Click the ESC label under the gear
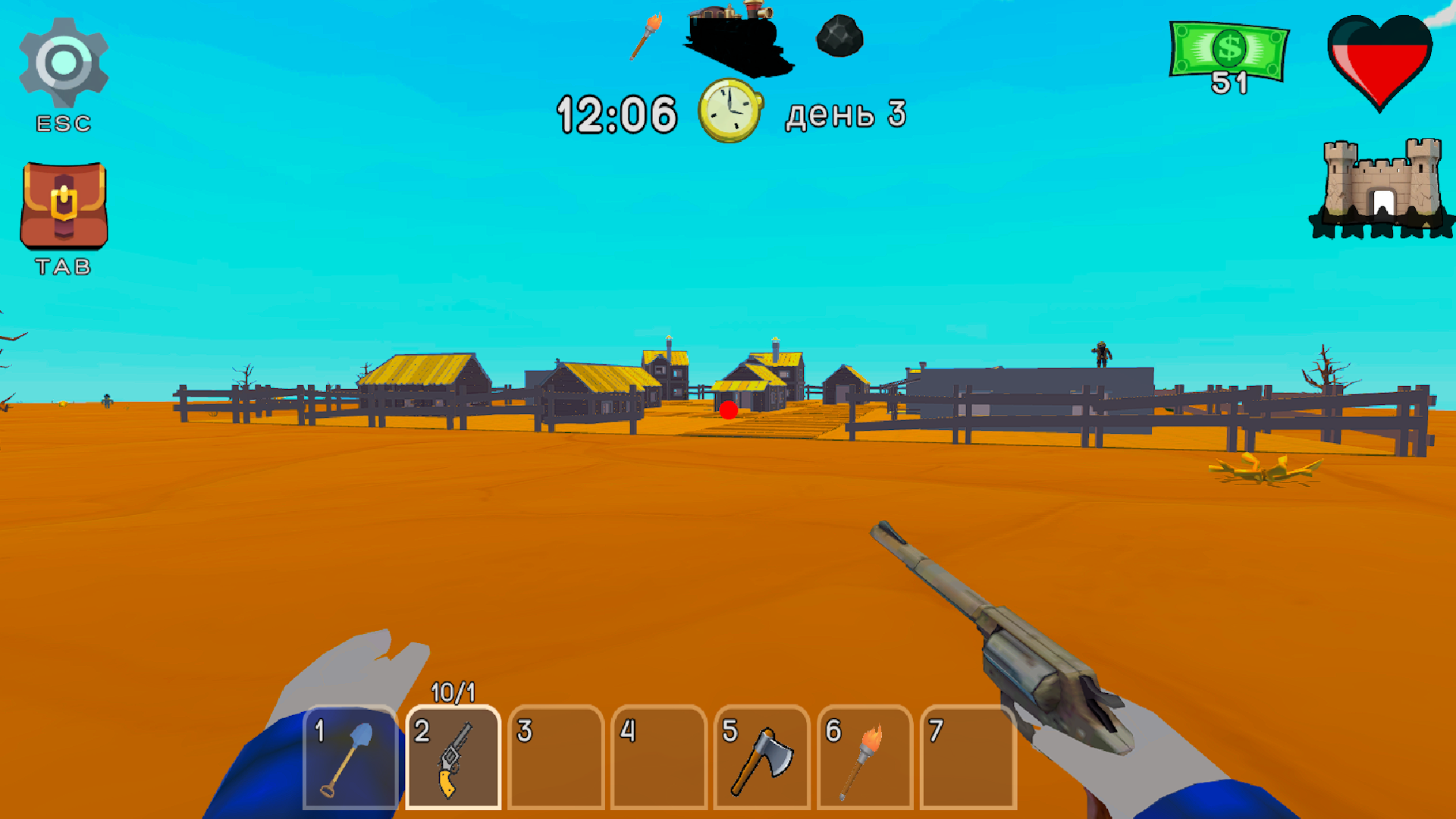The image size is (1456, 819). [x=64, y=123]
